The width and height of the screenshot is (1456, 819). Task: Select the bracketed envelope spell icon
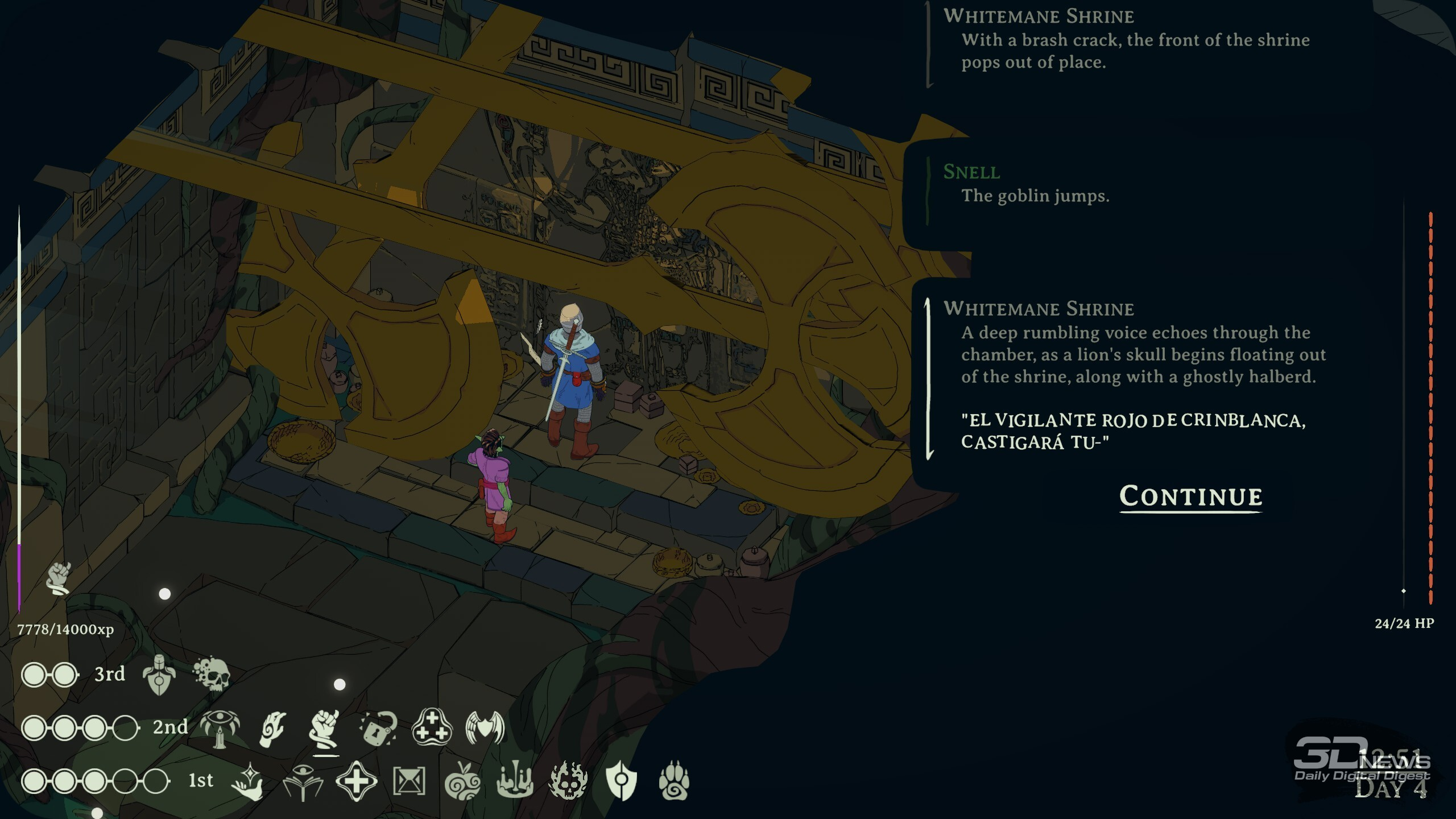pos(409,781)
